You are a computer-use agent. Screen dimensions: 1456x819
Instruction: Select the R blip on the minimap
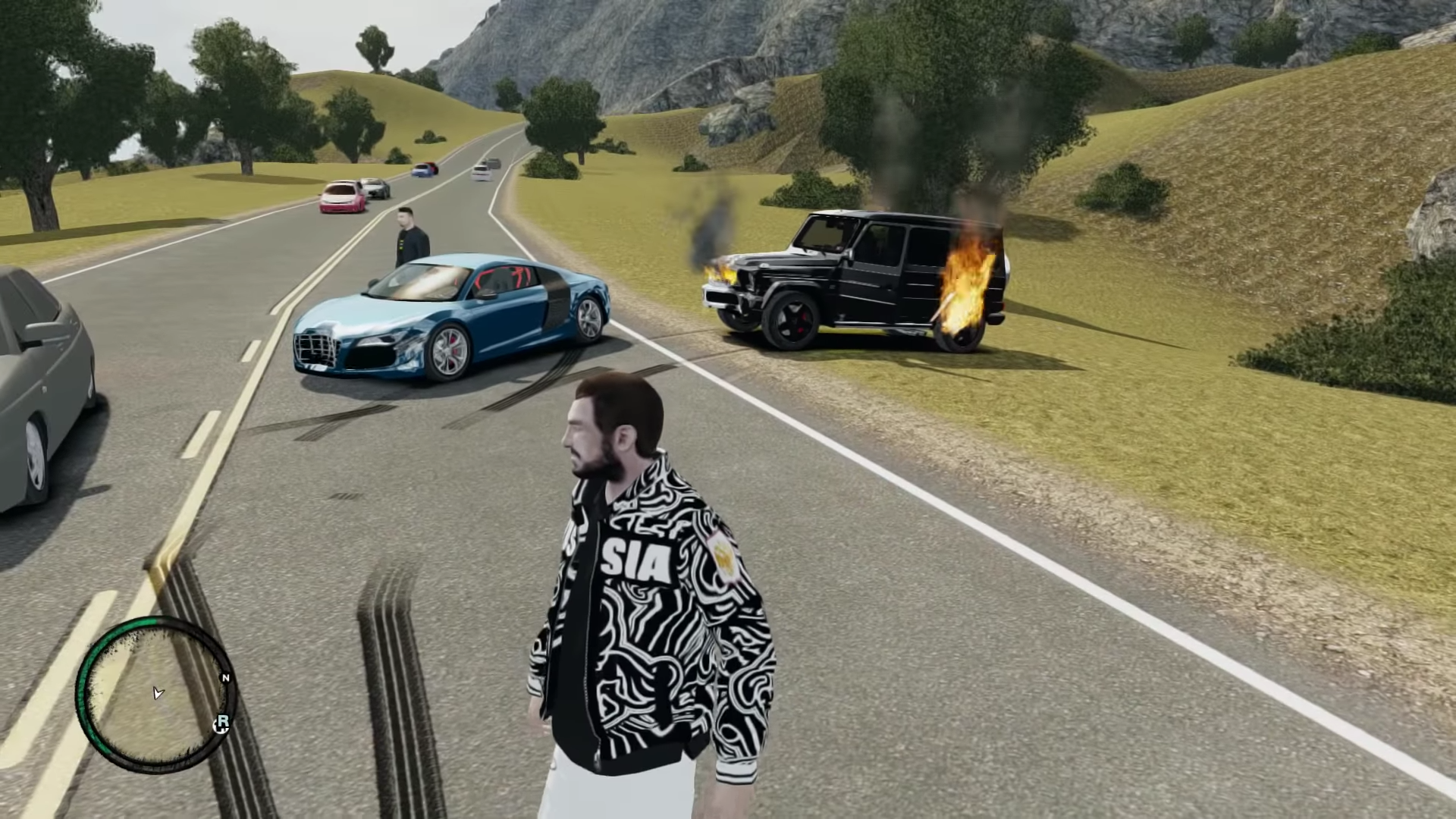click(222, 723)
